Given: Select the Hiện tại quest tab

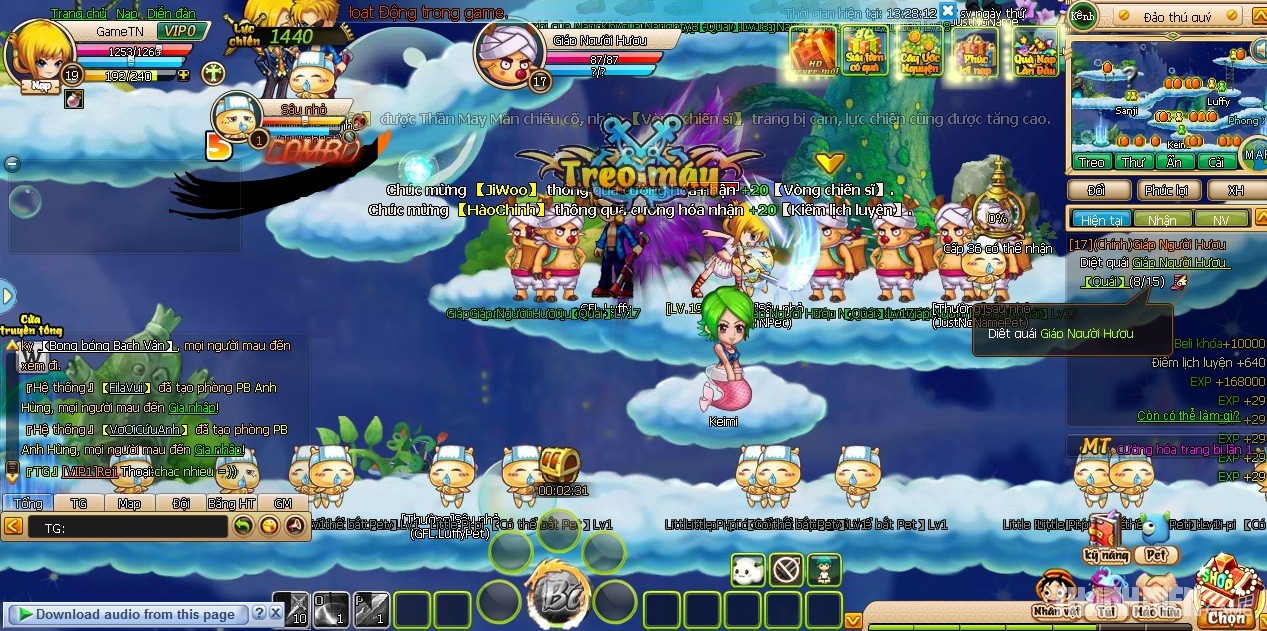Looking at the screenshot, I should [x=1100, y=219].
